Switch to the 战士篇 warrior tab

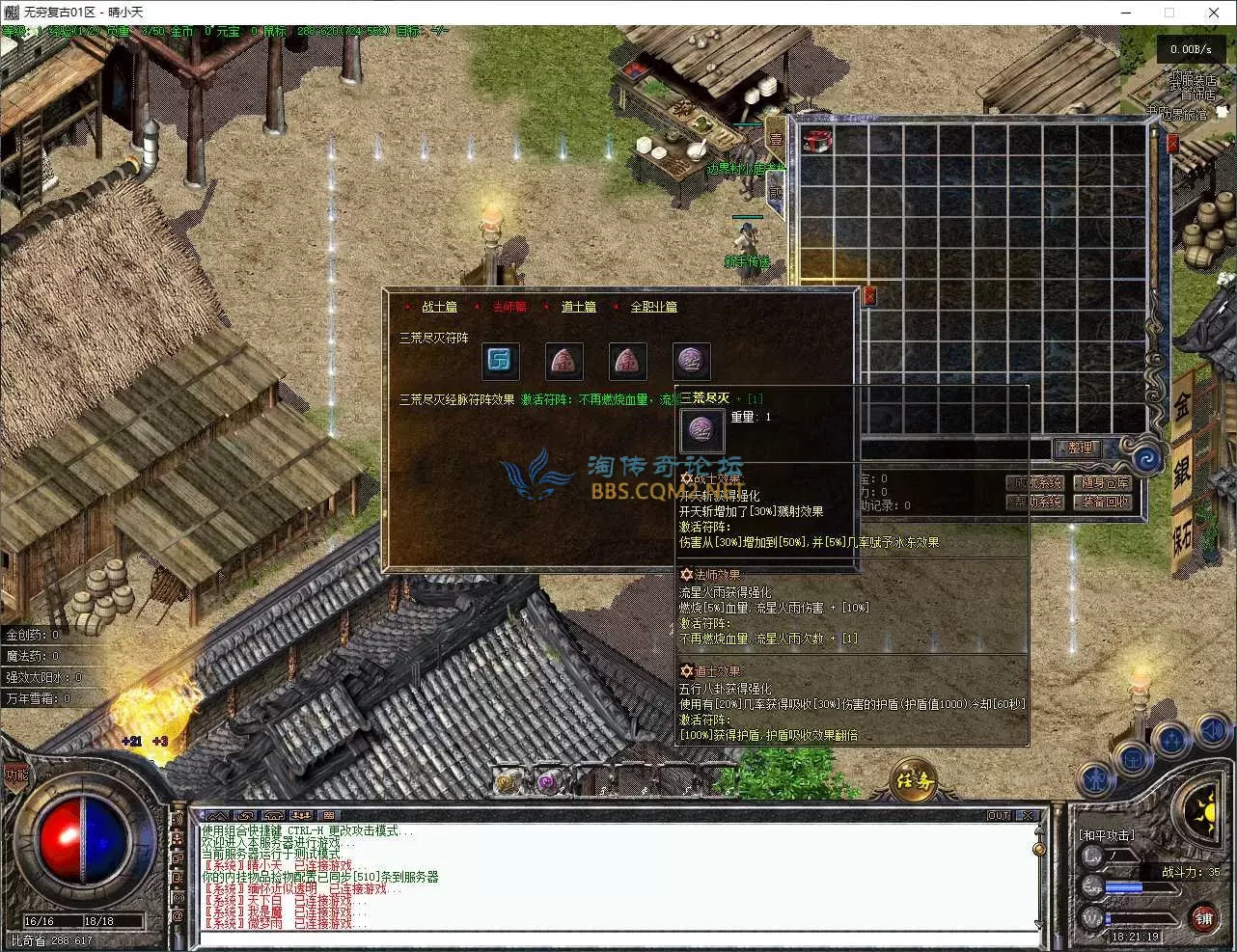pos(439,307)
